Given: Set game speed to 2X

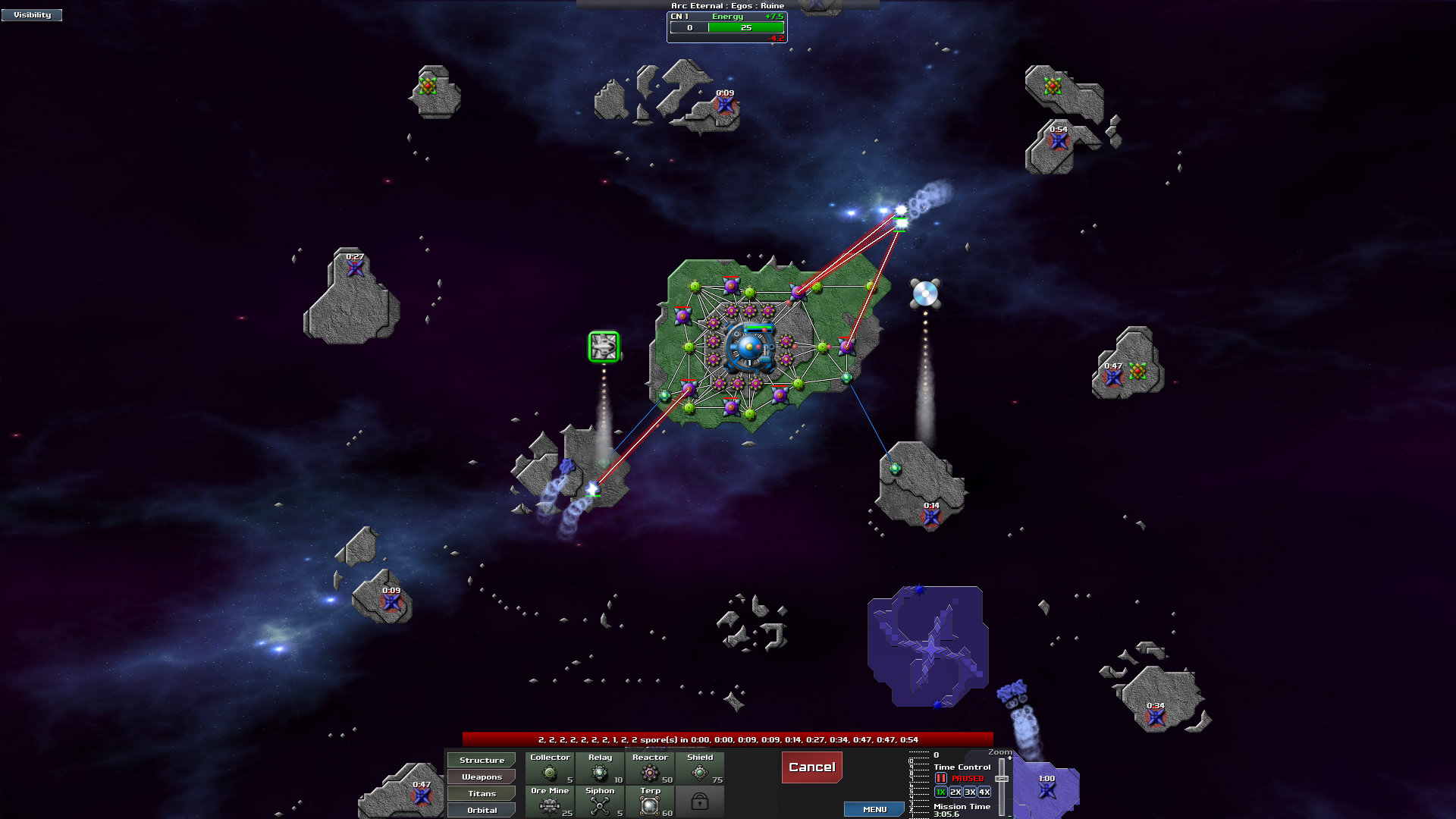Looking at the screenshot, I should click(955, 792).
